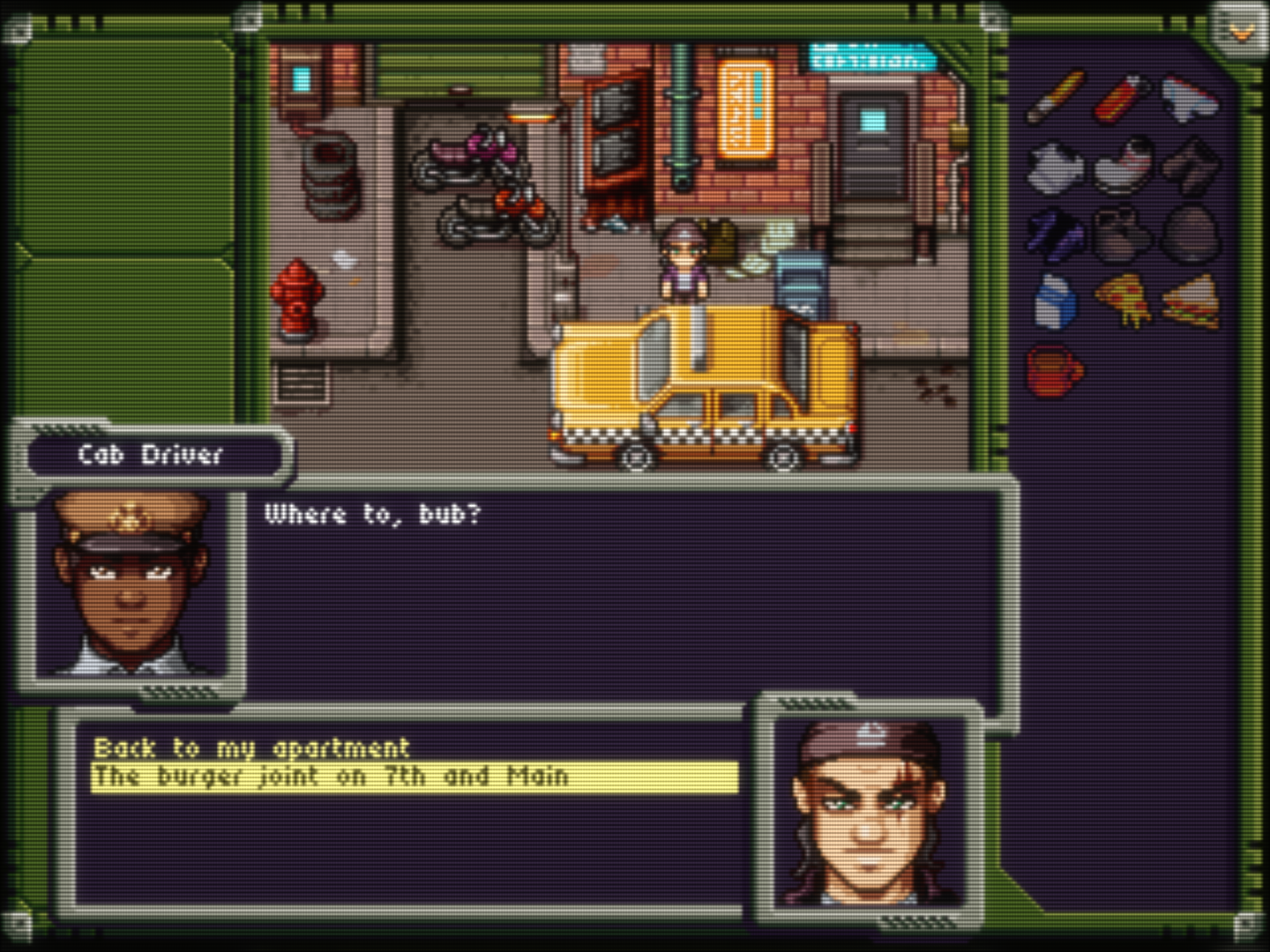The image size is (1270, 952).
Task: Select the pizza slice item
Action: point(1123,300)
